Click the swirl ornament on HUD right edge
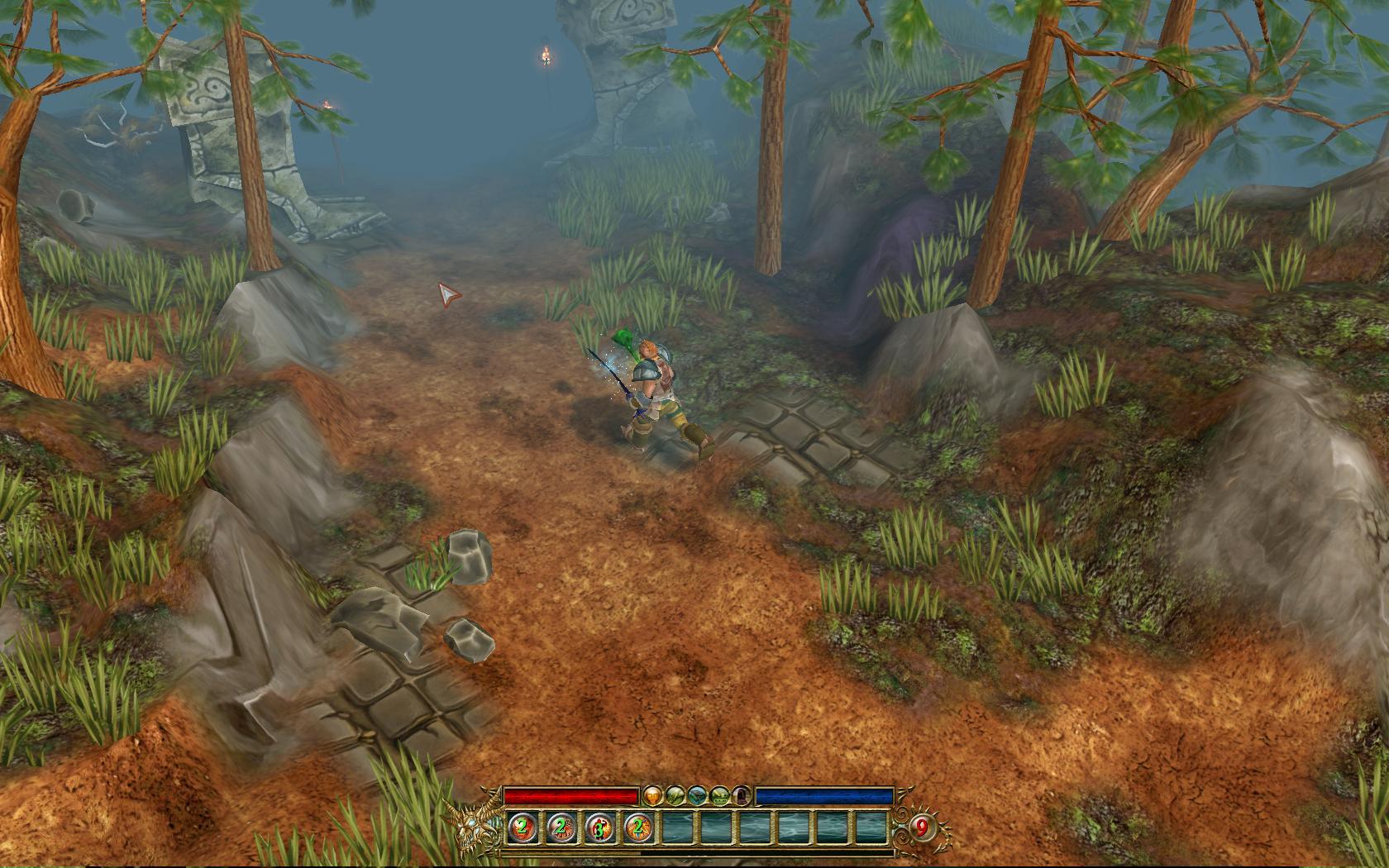Viewport: 1389px width, 868px height. coord(900,827)
